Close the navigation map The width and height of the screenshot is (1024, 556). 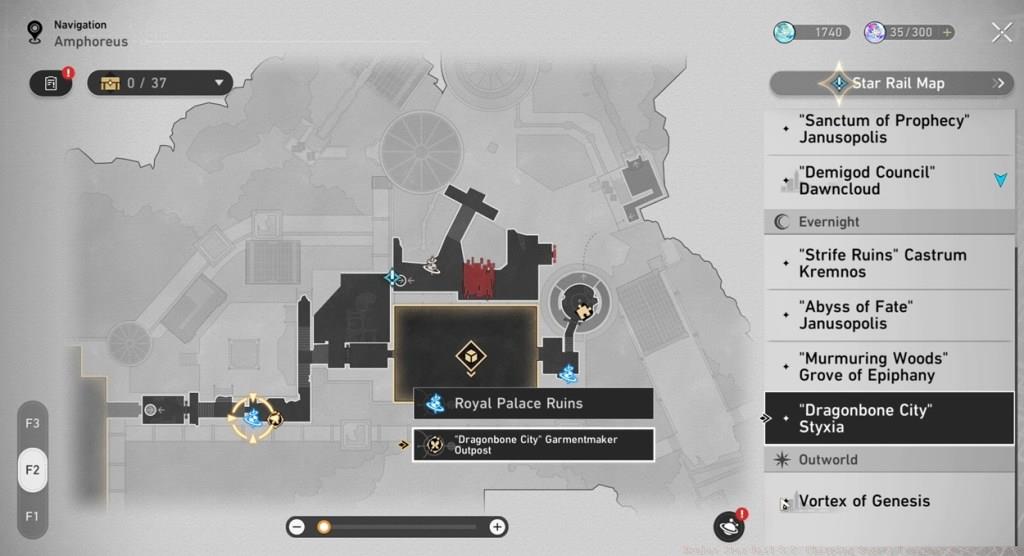coord(1002,33)
